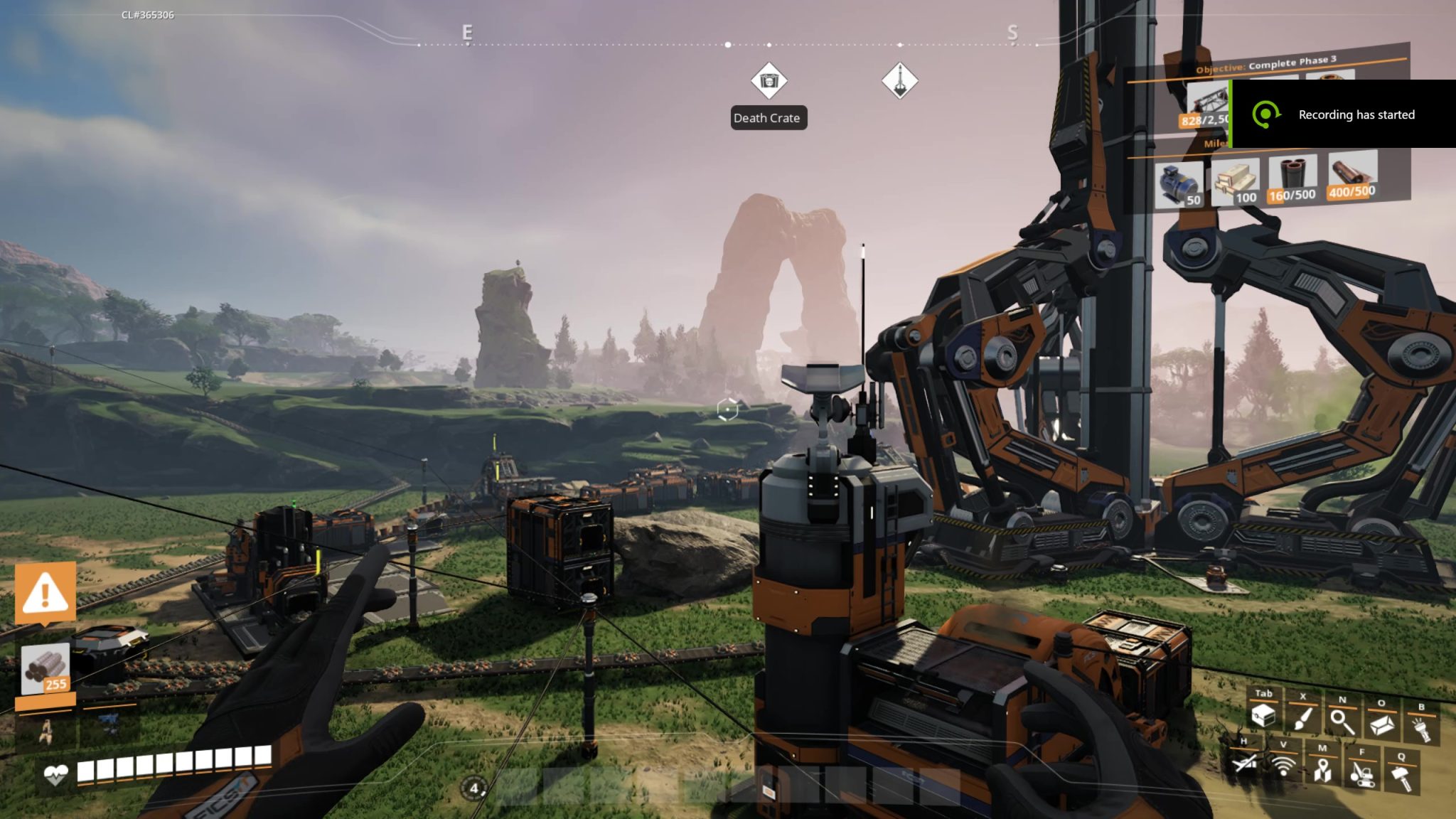Click the Milestone section header
The width and height of the screenshot is (1456, 819).
(x=1216, y=144)
